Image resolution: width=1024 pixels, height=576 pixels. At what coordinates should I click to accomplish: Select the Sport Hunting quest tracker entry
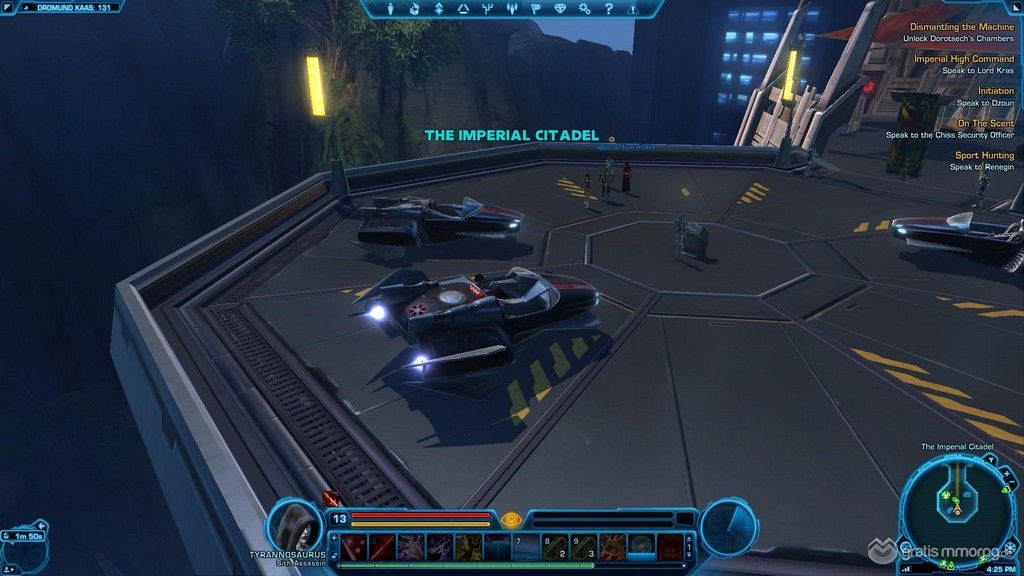983,155
